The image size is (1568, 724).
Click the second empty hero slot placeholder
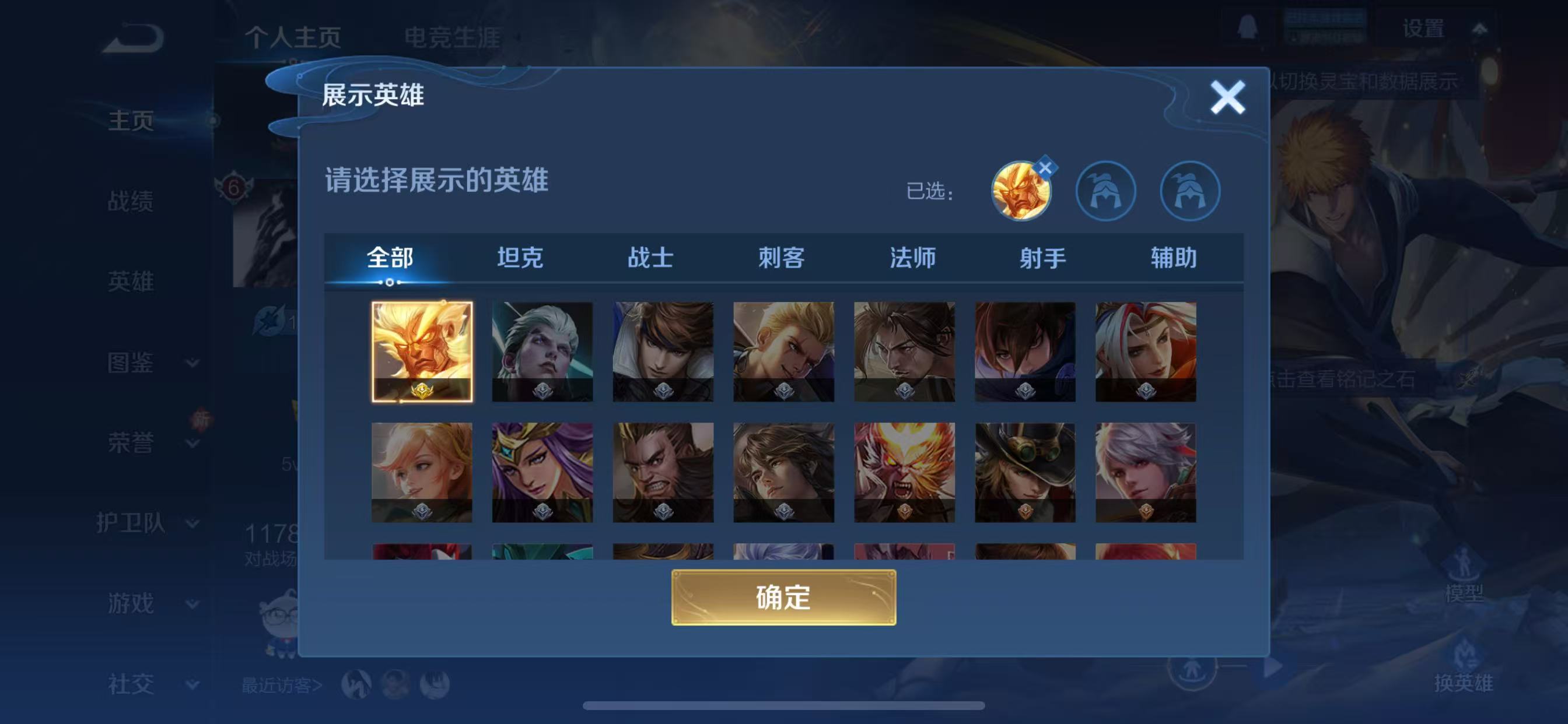tap(1107, 191)
